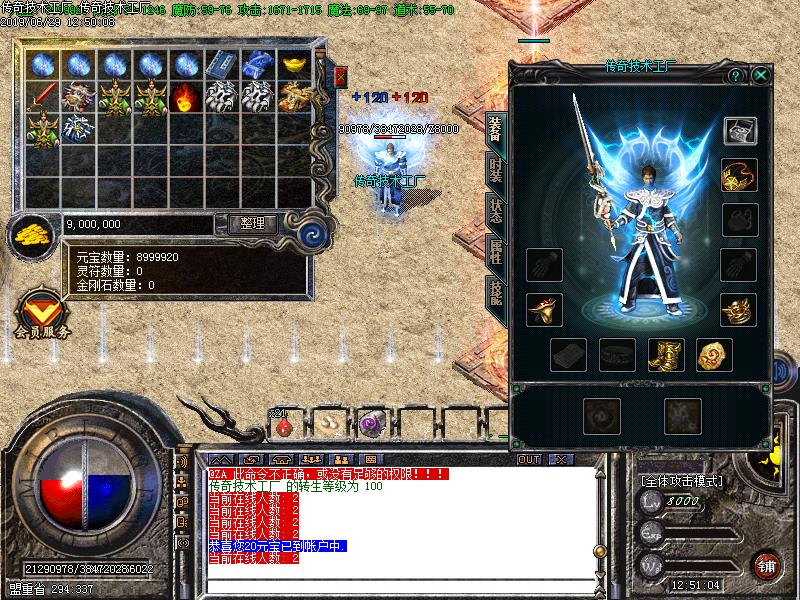Click the 整理 sort button in the bag
800x600 pixels.
252,224
